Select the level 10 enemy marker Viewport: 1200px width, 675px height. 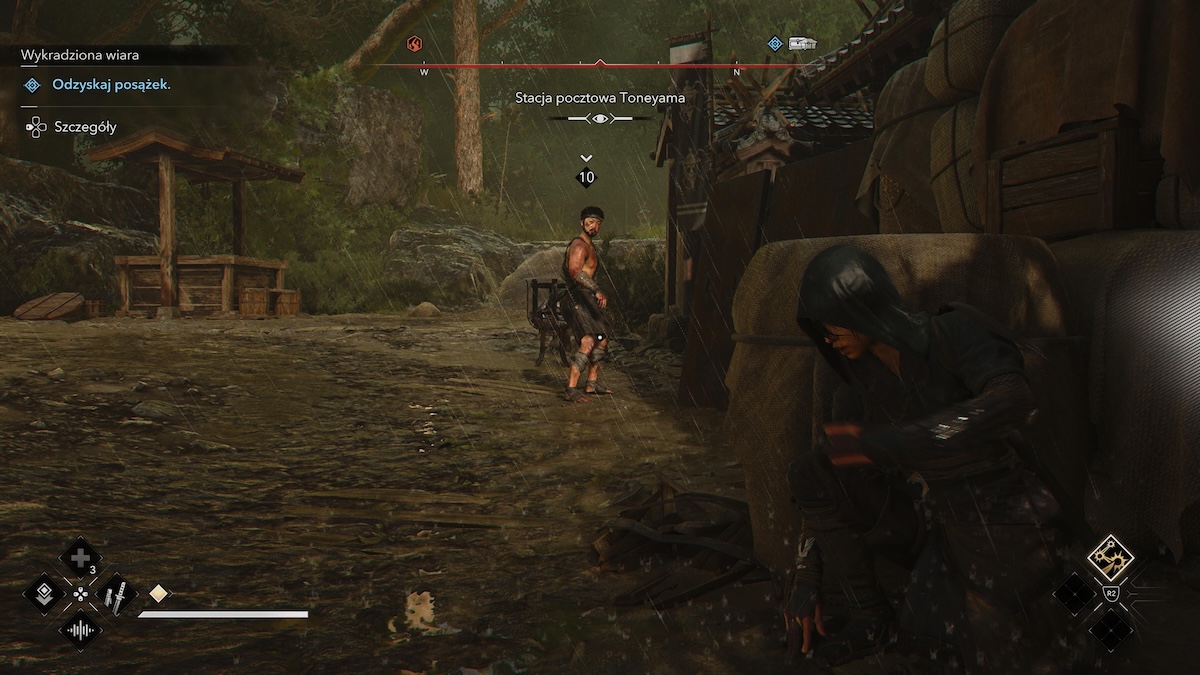coord(586,177)
